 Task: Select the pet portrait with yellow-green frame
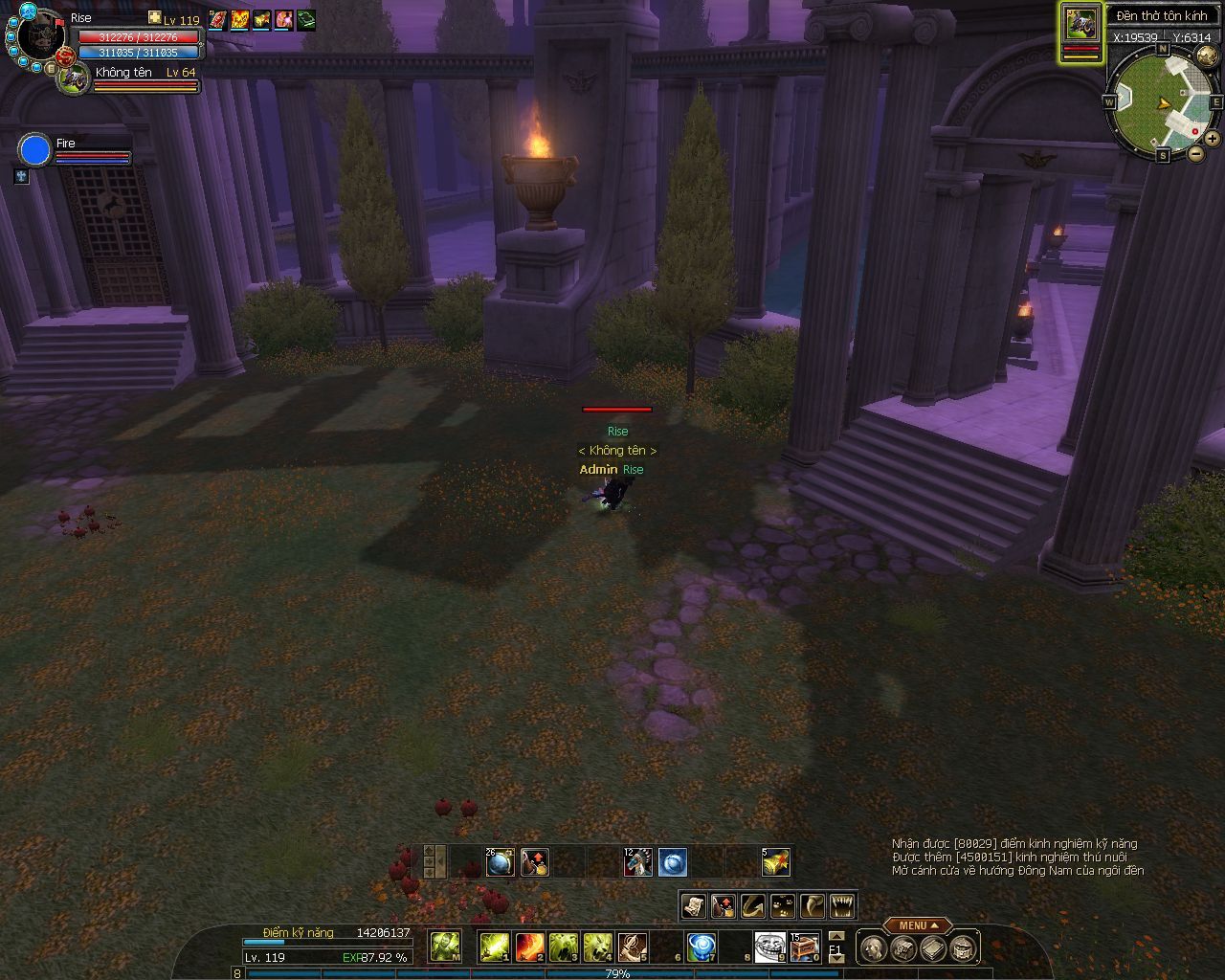pos(1081,23)
